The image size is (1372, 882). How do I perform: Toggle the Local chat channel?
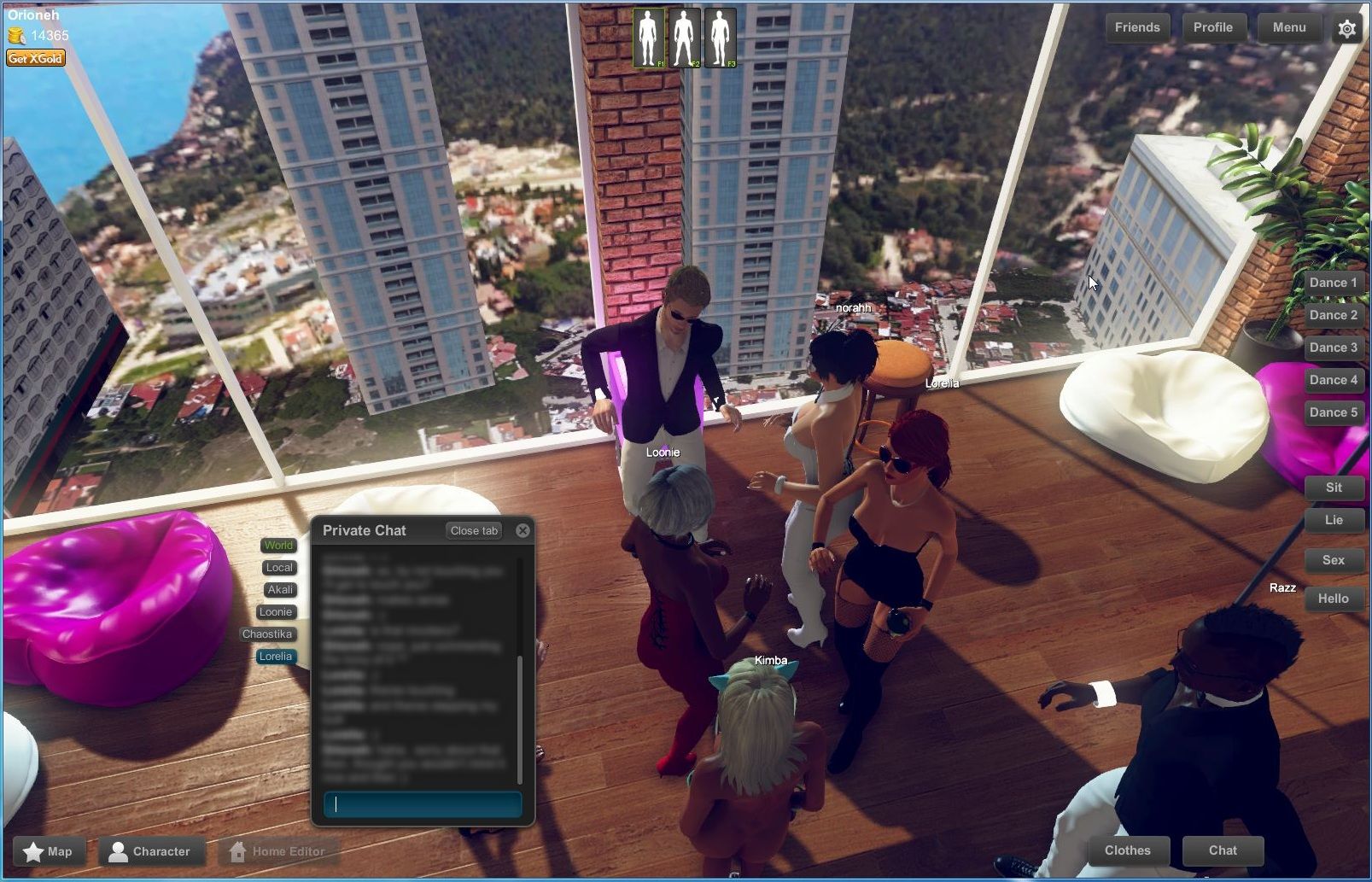point(279,567)
